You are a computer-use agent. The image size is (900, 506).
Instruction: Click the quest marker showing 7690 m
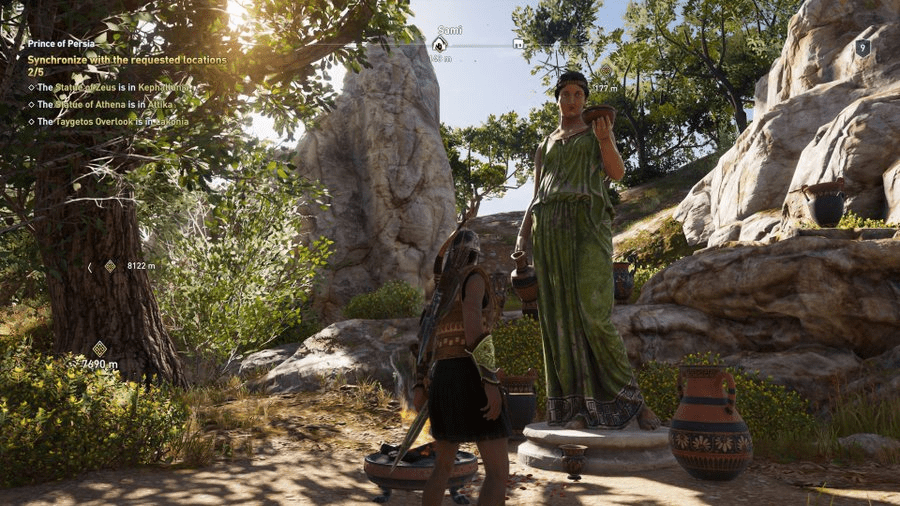coord(99,348)
